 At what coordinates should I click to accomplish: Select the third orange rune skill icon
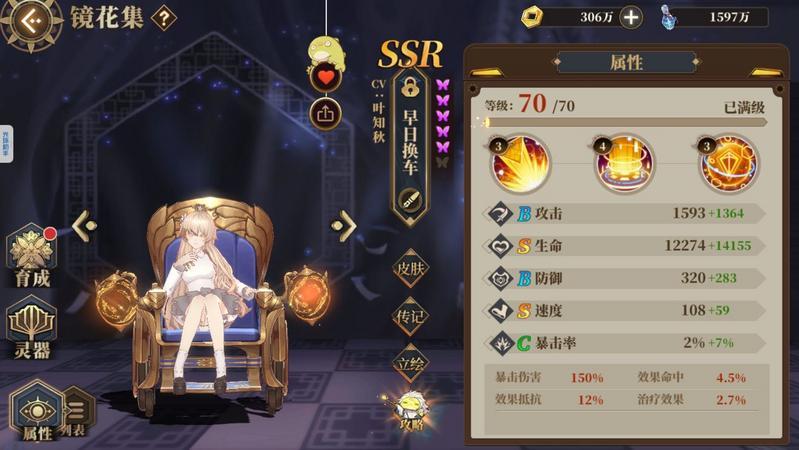click(x=728, y=165)
